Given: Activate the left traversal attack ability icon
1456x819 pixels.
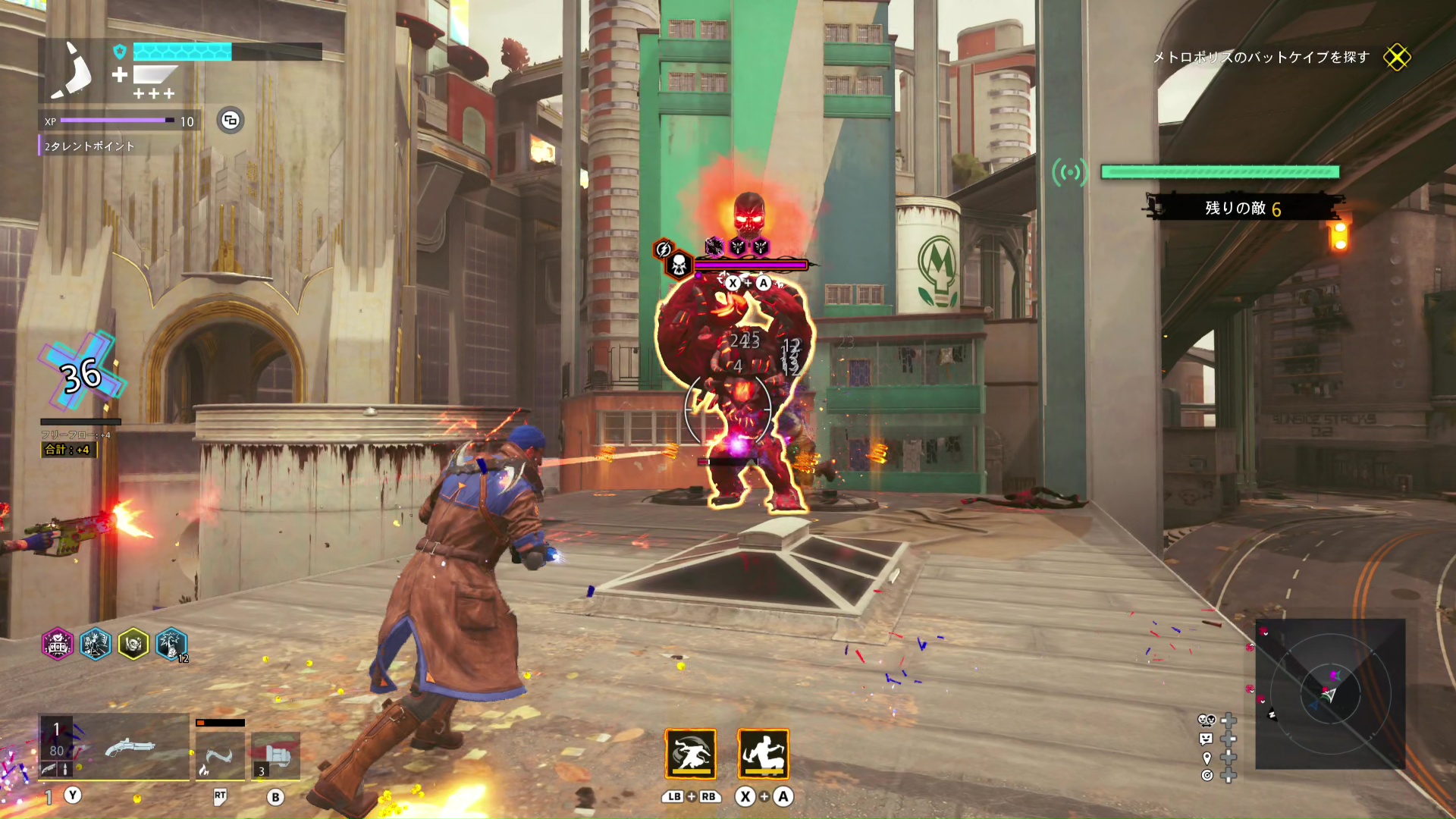Looking at the screenshot, I should click(x=691, y=754).
